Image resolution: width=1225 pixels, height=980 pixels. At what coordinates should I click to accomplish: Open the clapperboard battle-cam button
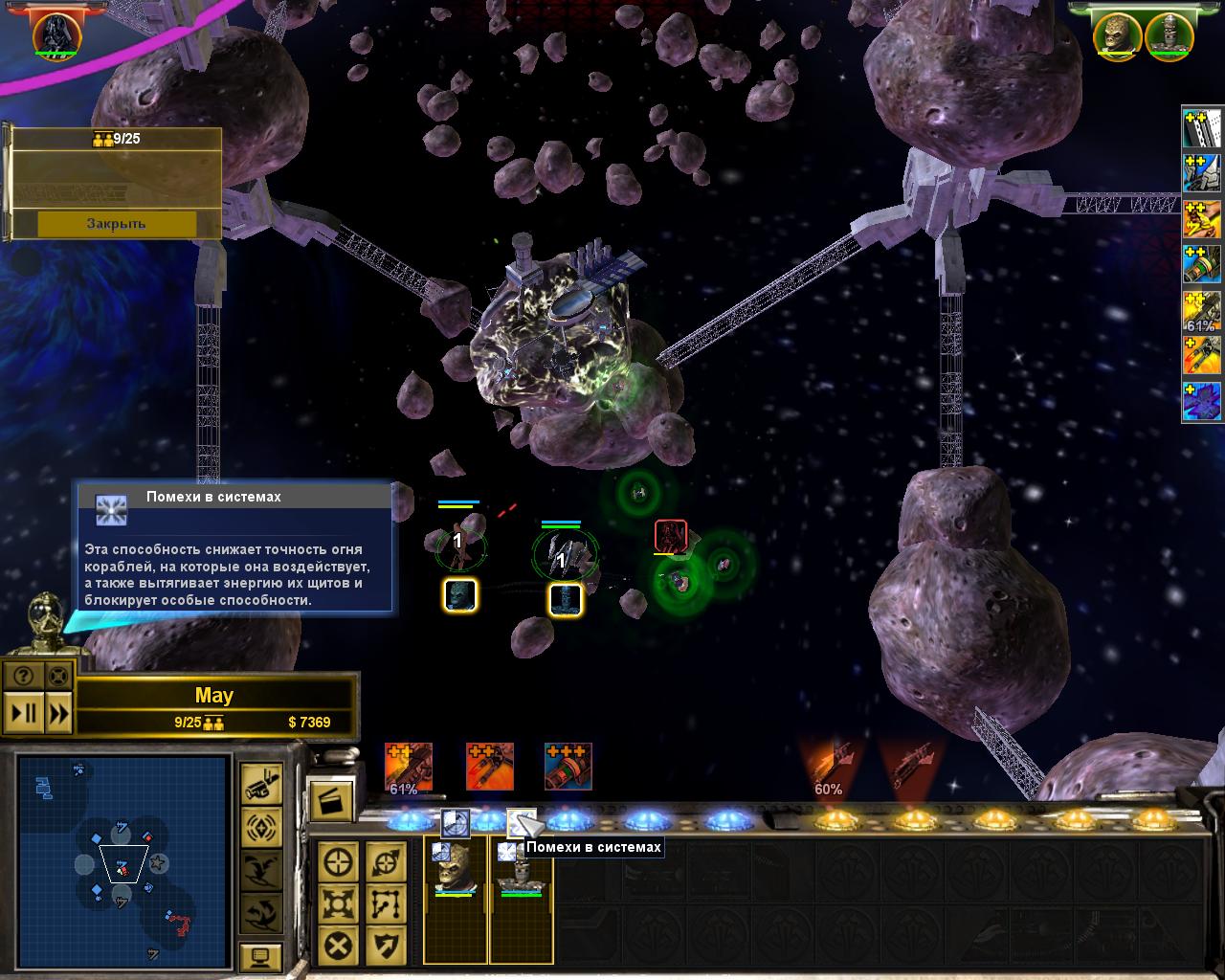tap(331, 800)
